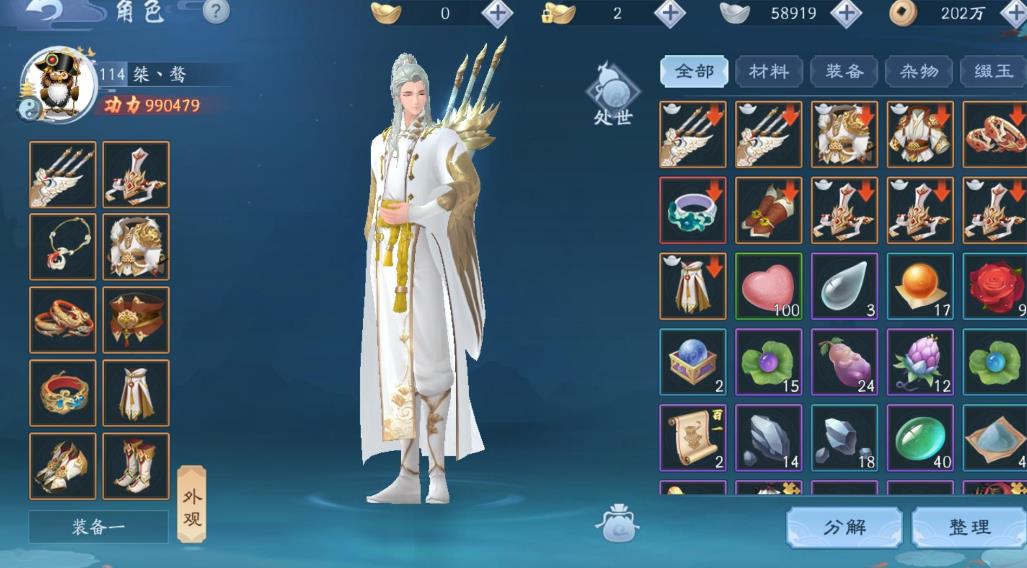
Task: Go back using the top-left return arrow
Action: pyautogui.click(x=46, y=11)
